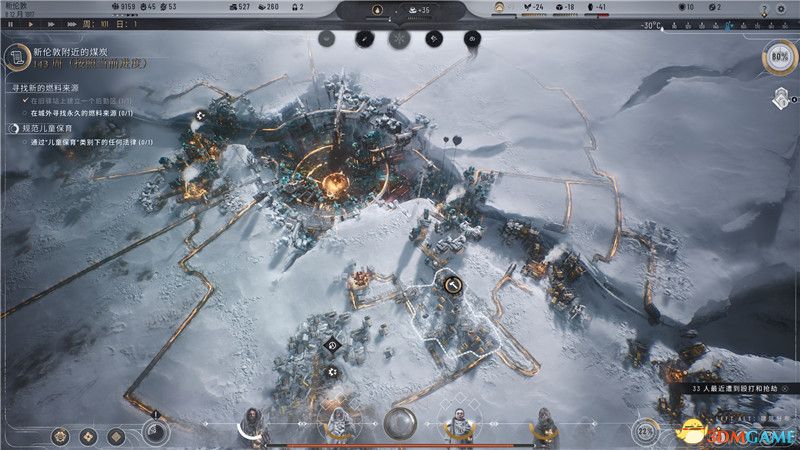Select the district marker icon above the white-outlined zone

tap(452, 286)
